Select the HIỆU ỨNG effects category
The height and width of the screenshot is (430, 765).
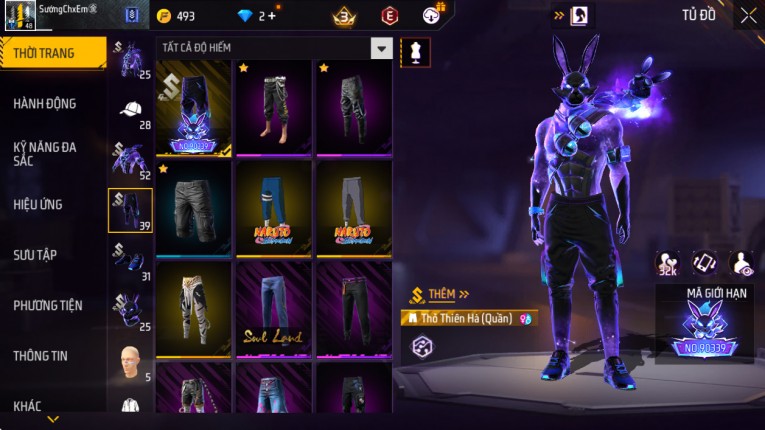coord(40,204)
